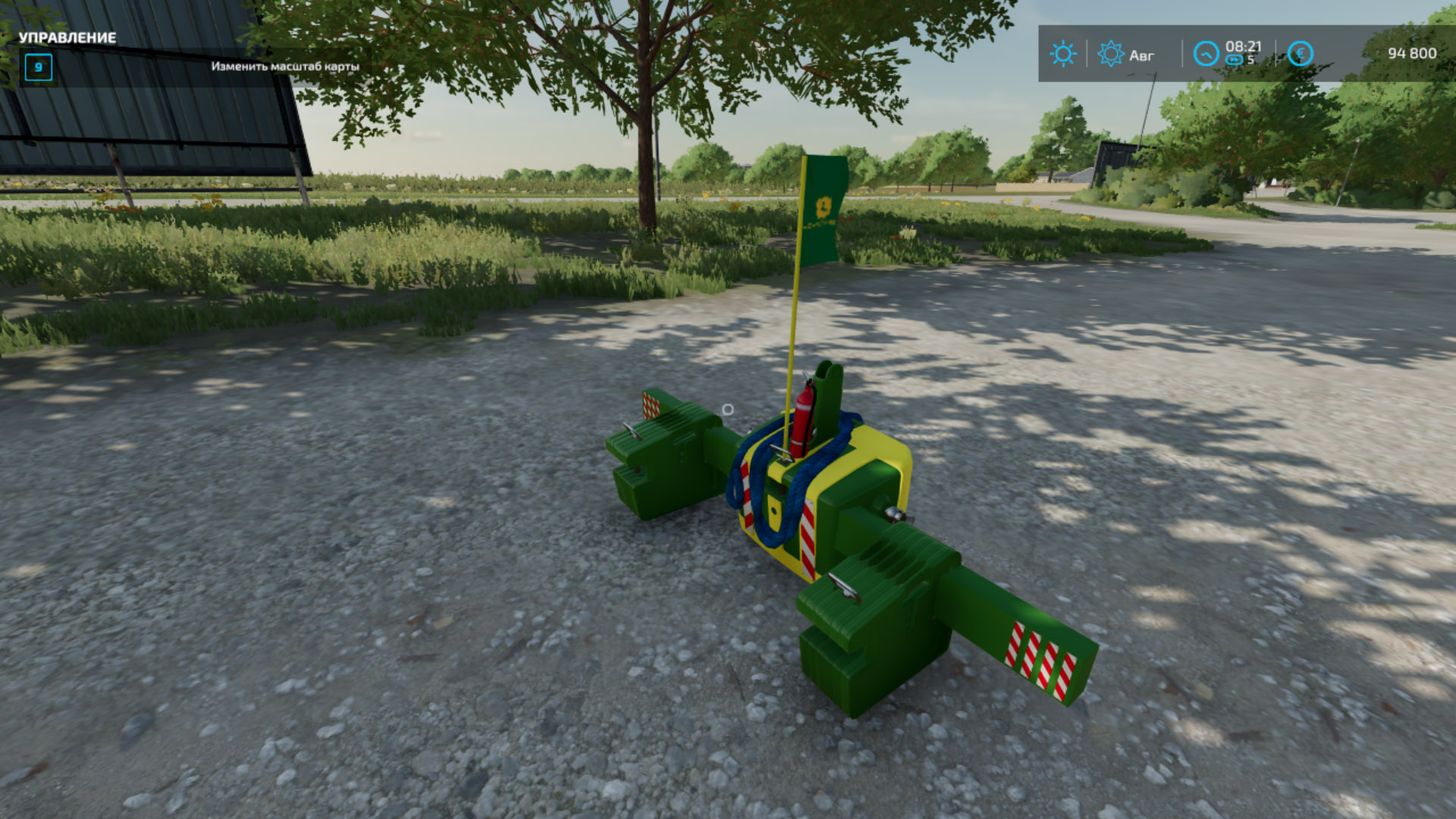Select the August season gear icon
The height and width of the screenshot is (819, 1456).
(1111, 54)
